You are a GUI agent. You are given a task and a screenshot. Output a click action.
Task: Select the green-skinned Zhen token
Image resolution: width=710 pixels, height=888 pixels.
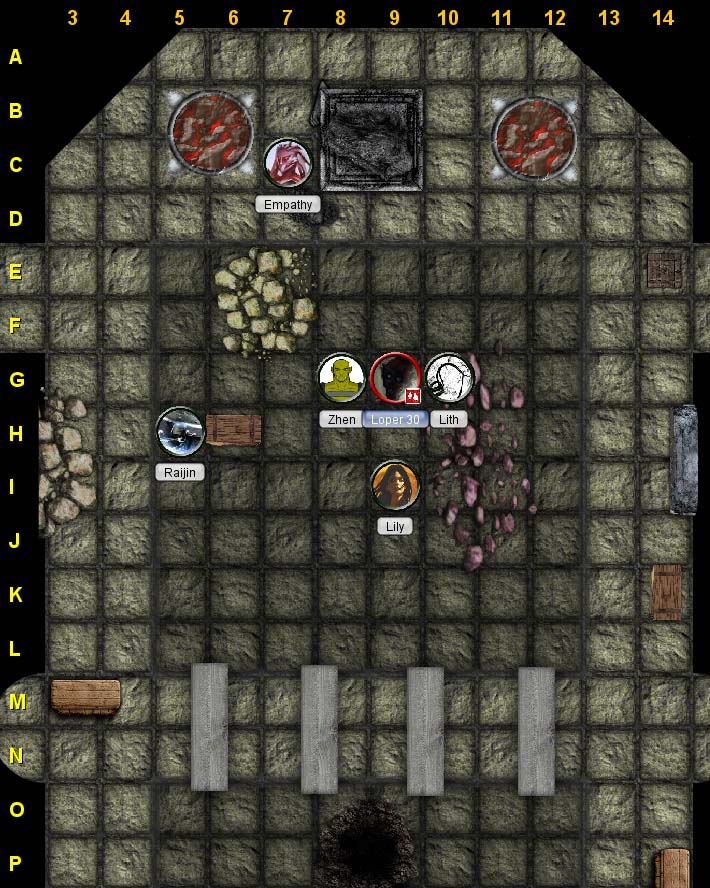342,378
